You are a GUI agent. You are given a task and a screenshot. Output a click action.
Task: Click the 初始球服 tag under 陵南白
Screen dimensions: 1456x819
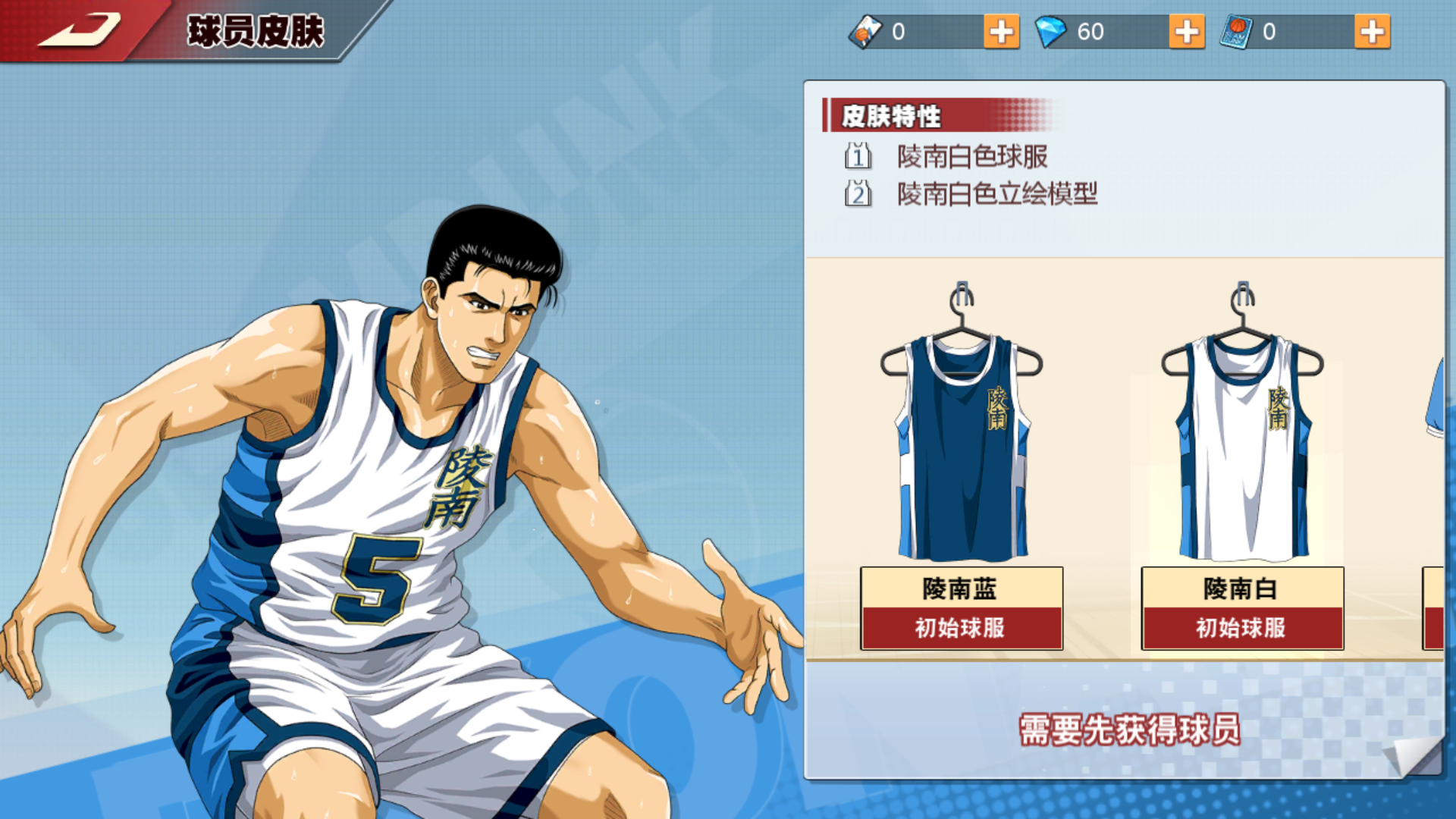1242,628
